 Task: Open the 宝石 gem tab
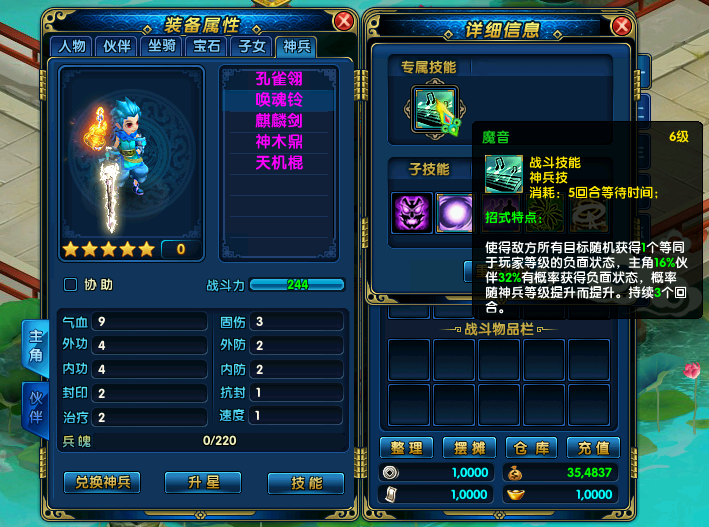click(x=206, y=45)
